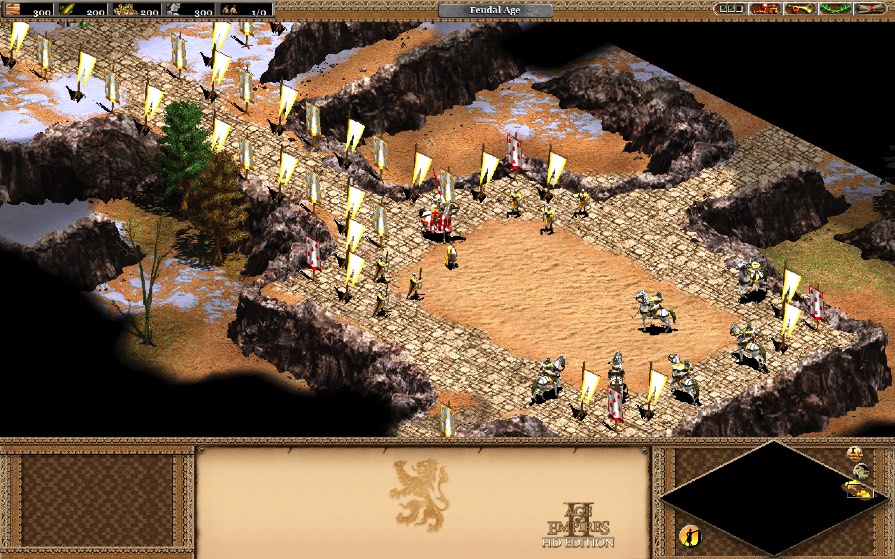Click the top minimap mode button
895x559 pixels.
point(855,455)
